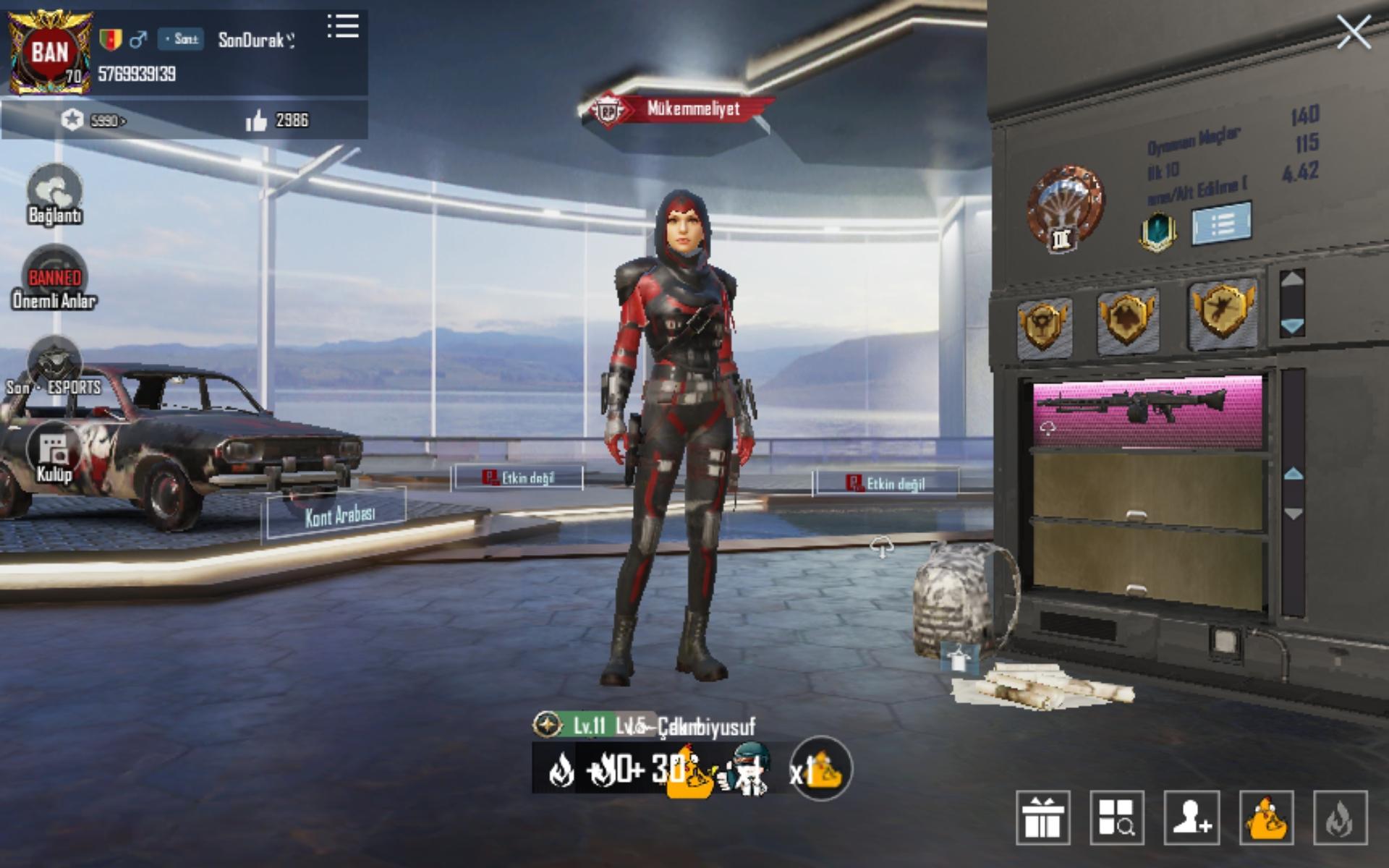This screenshot has height=868, width=1389.
Task: Select the Kont Arabası vehicle label
Action: (339, 515)
